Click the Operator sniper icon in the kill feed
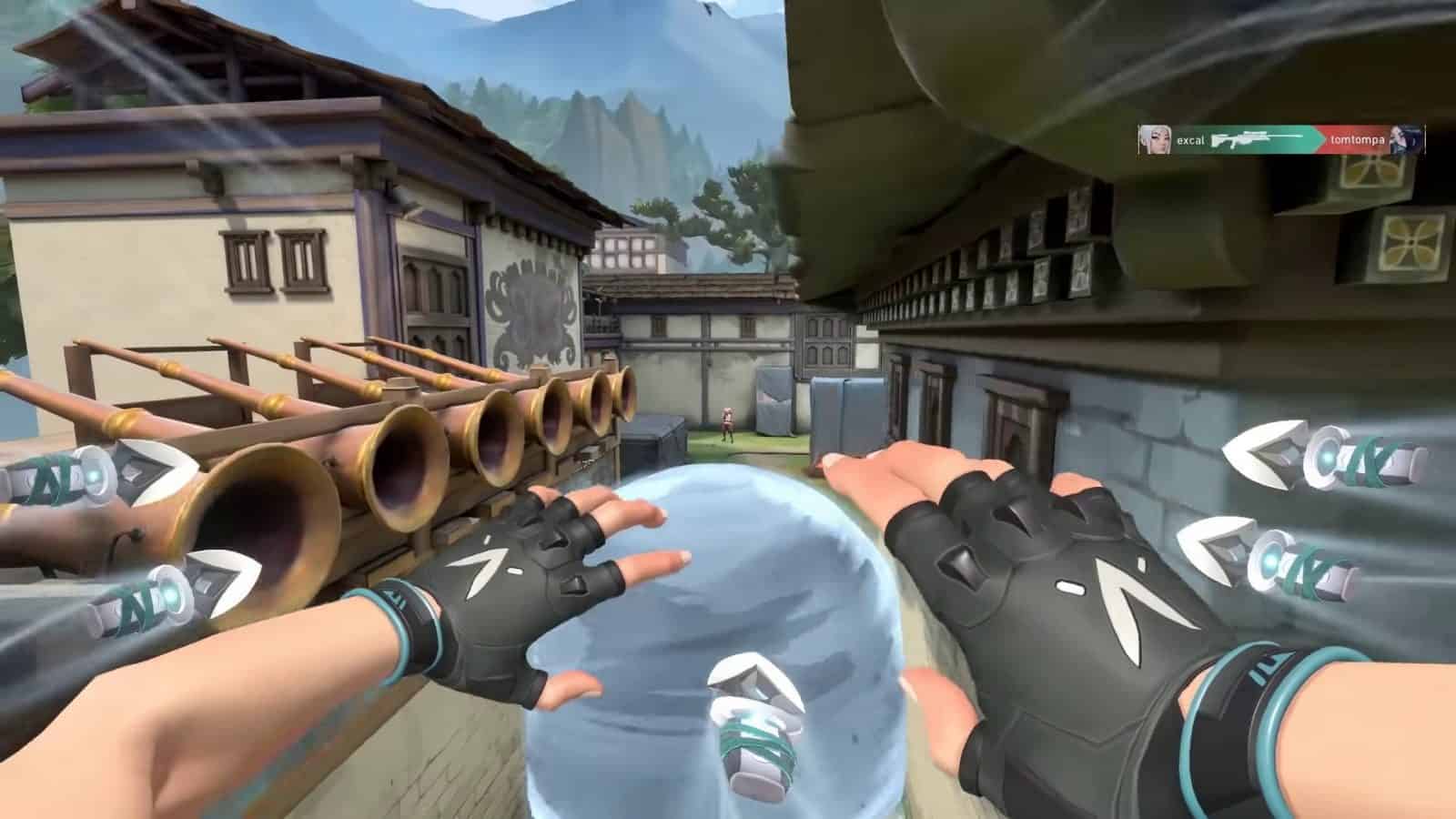Viewport: 1456px width, 819px height. coord(1251,138)
